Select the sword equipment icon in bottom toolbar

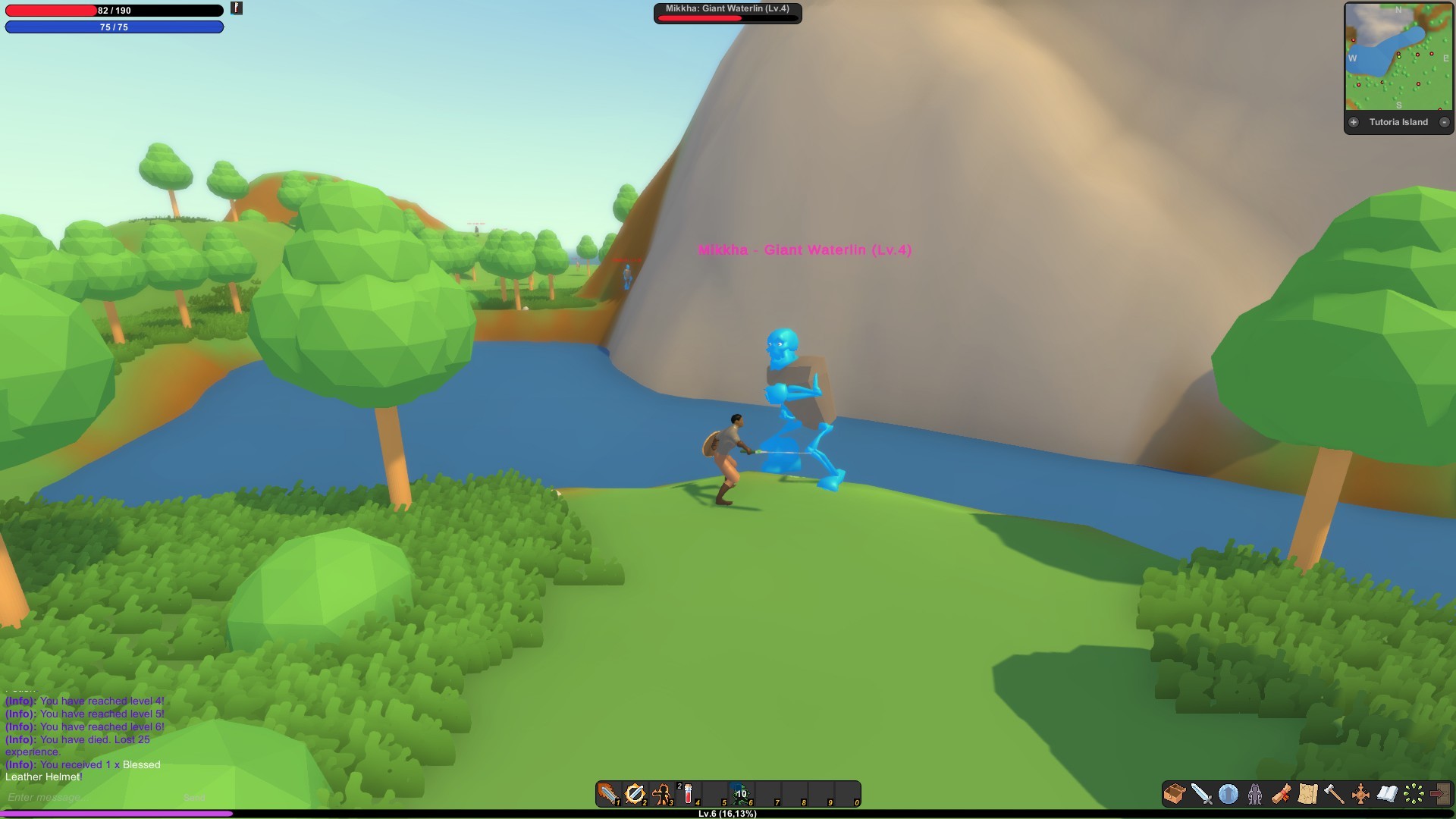click(1201, 795)
